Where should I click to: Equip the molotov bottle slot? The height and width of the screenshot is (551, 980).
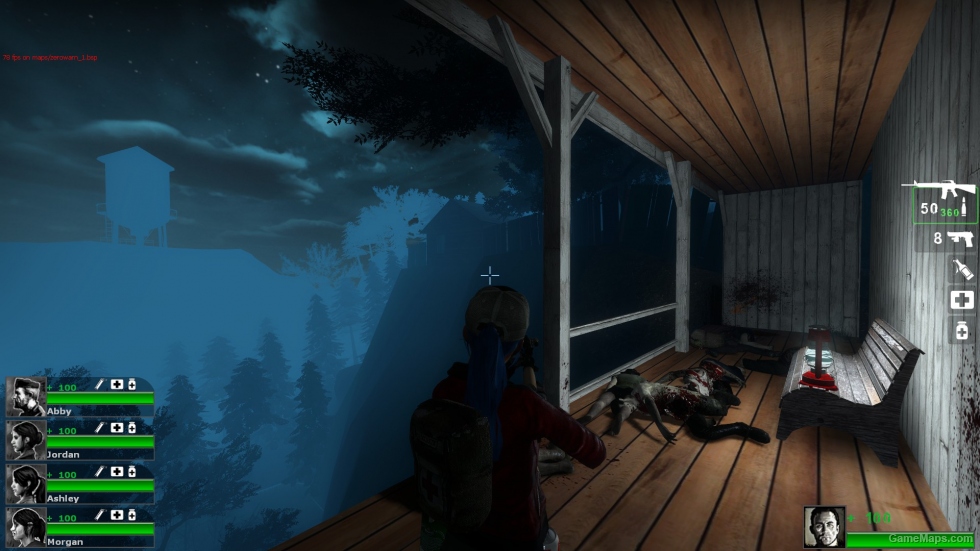[x=962, y=268]
